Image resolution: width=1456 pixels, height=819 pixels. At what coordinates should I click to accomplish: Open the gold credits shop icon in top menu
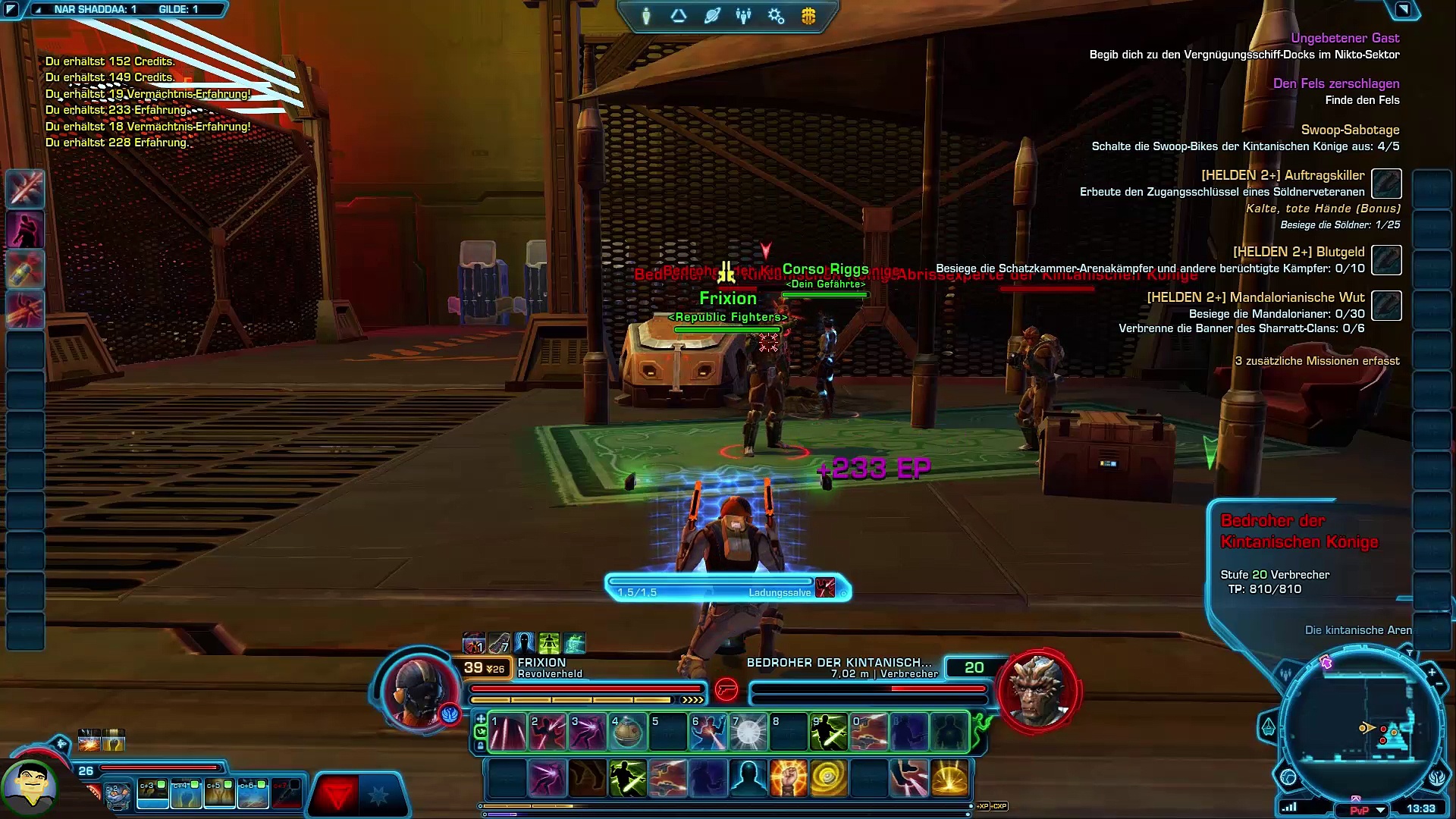click(808, 16)
